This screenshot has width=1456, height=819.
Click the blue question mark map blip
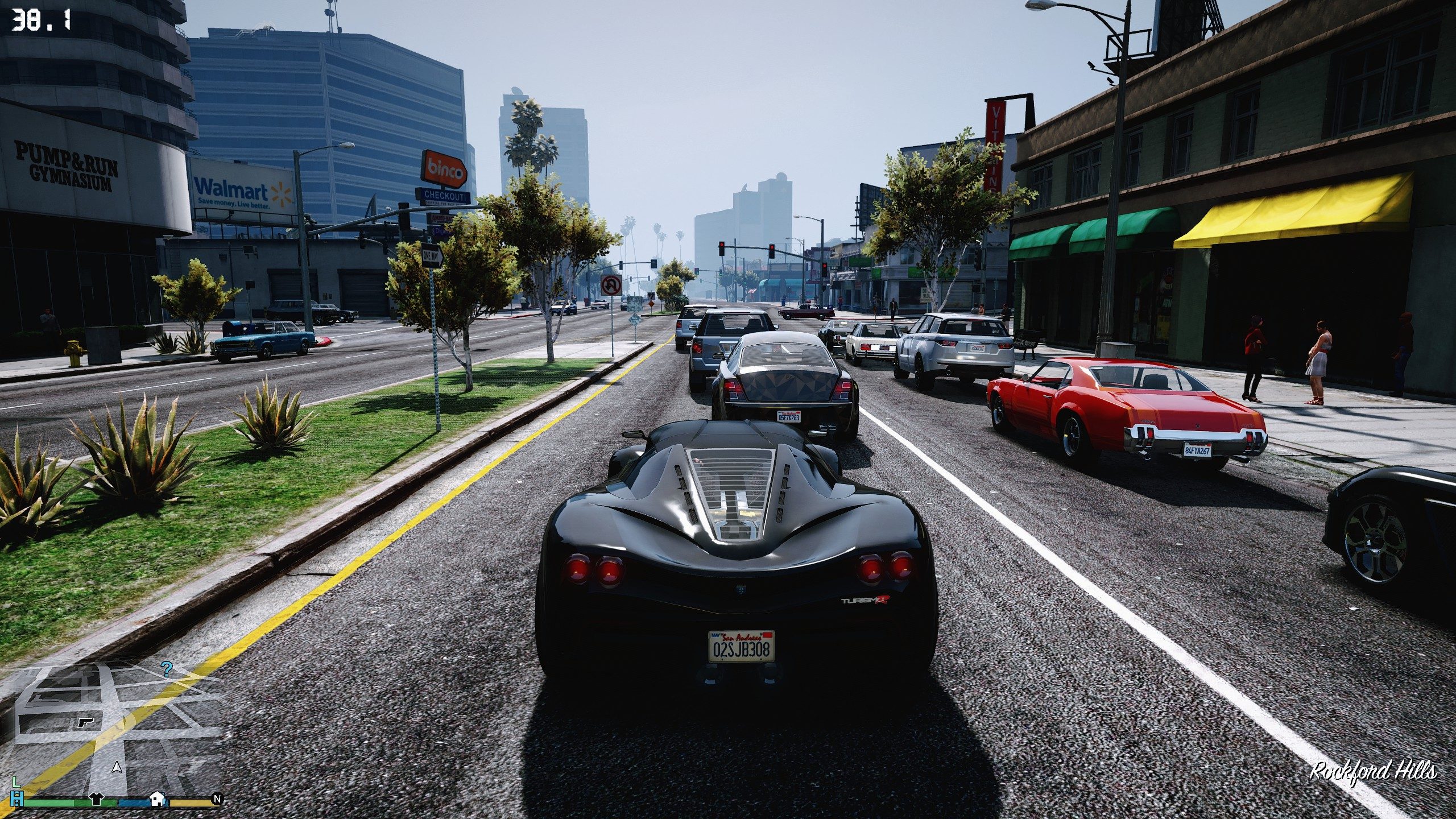166,669
